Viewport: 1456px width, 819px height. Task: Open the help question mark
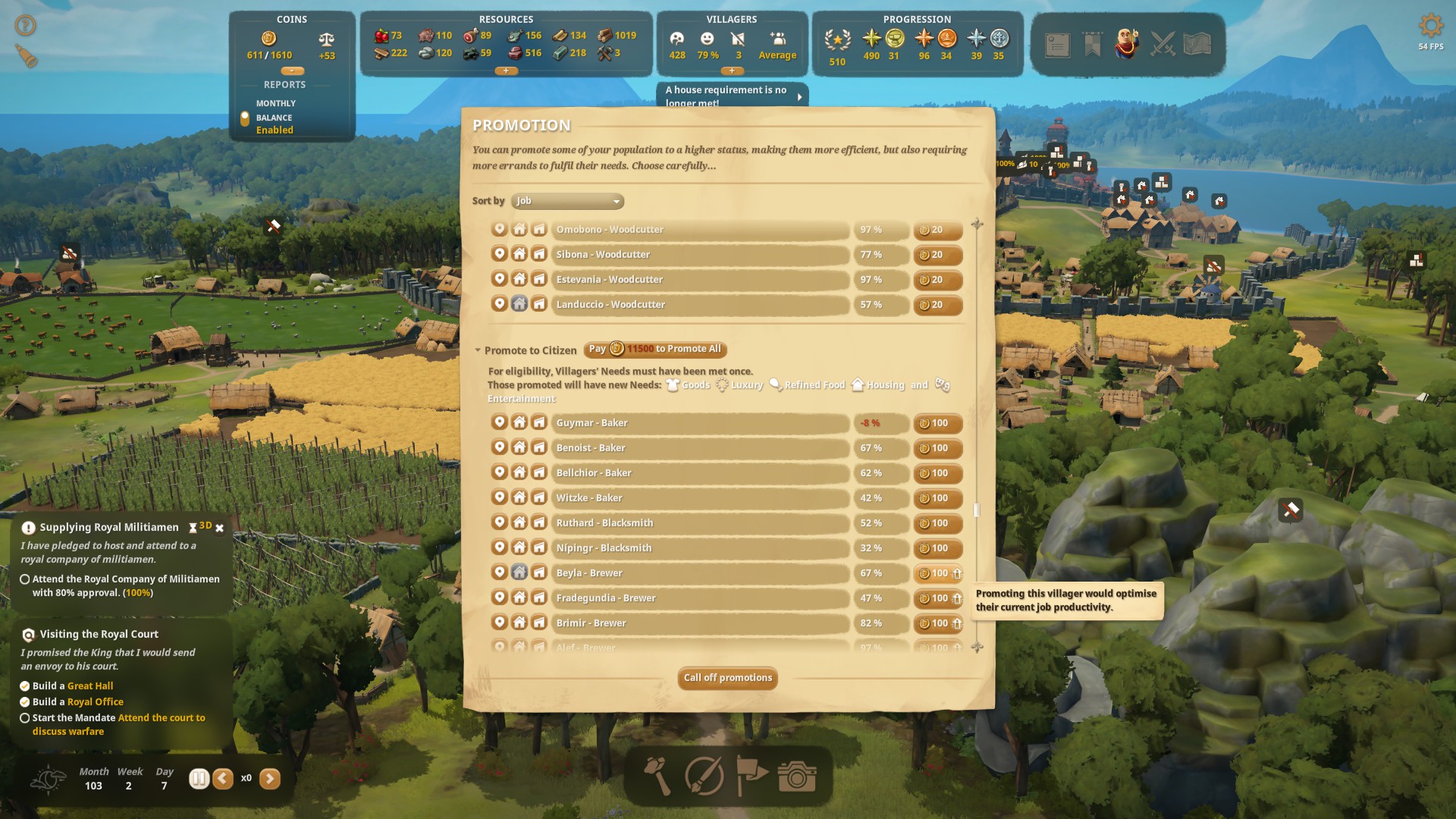(x=25, y=26)
